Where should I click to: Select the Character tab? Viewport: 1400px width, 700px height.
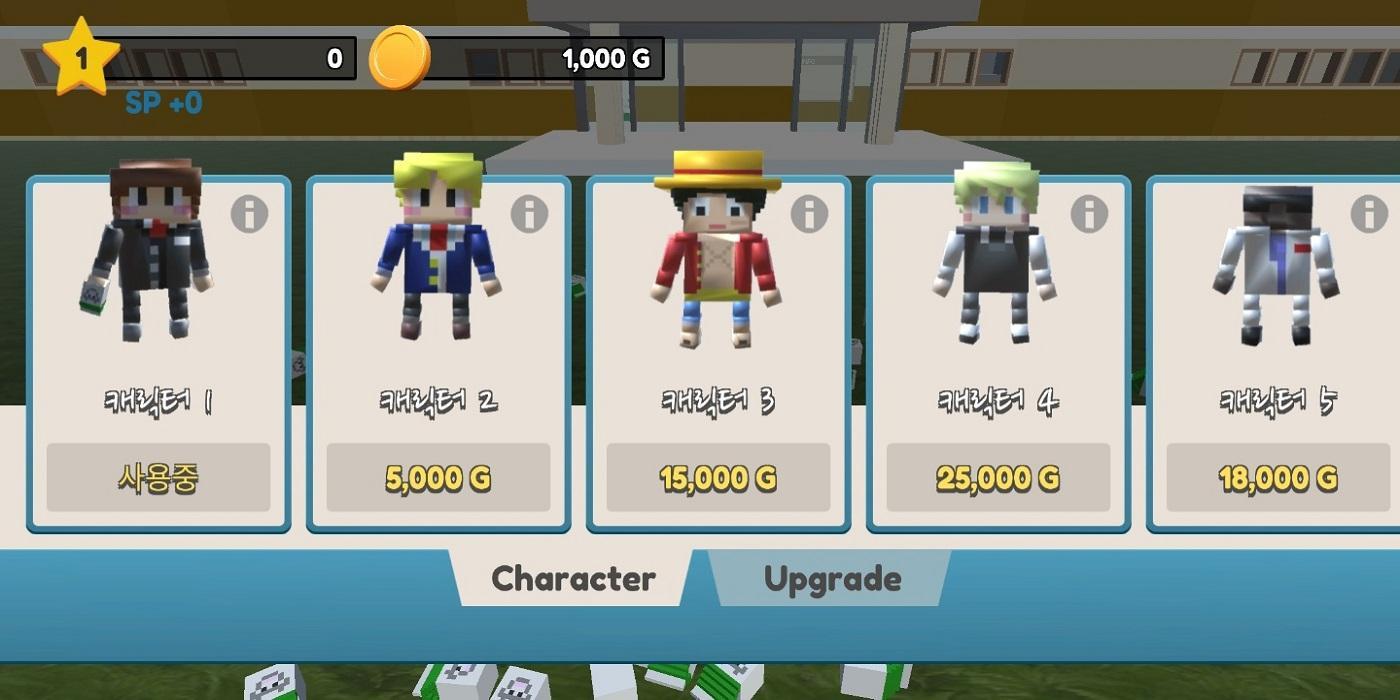[573, 579]
